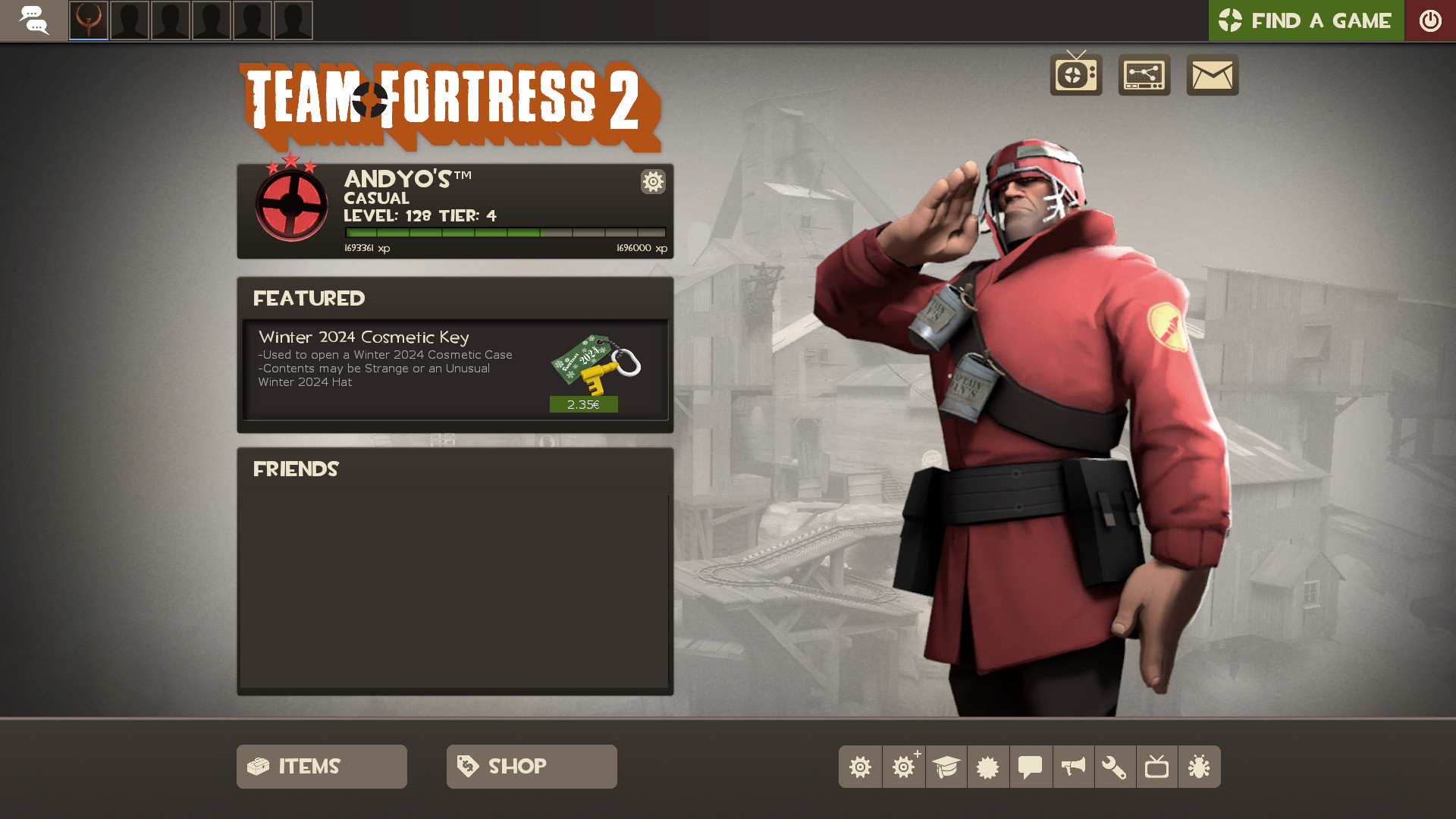Report a bug with the bug icon
The image size is (1456, 819).
[1200, 767]
